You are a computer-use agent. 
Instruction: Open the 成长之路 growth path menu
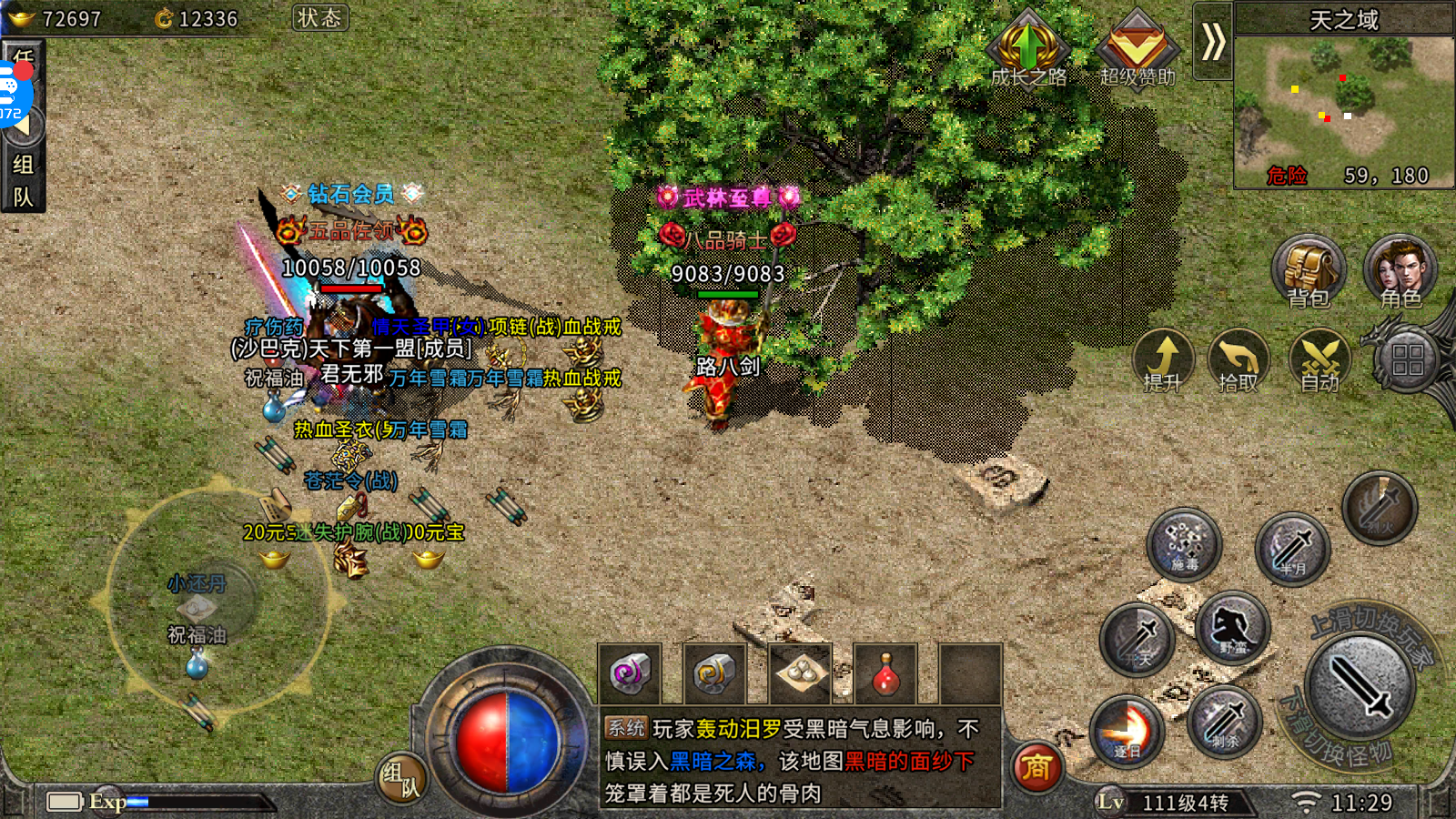tap(1028, 50)
